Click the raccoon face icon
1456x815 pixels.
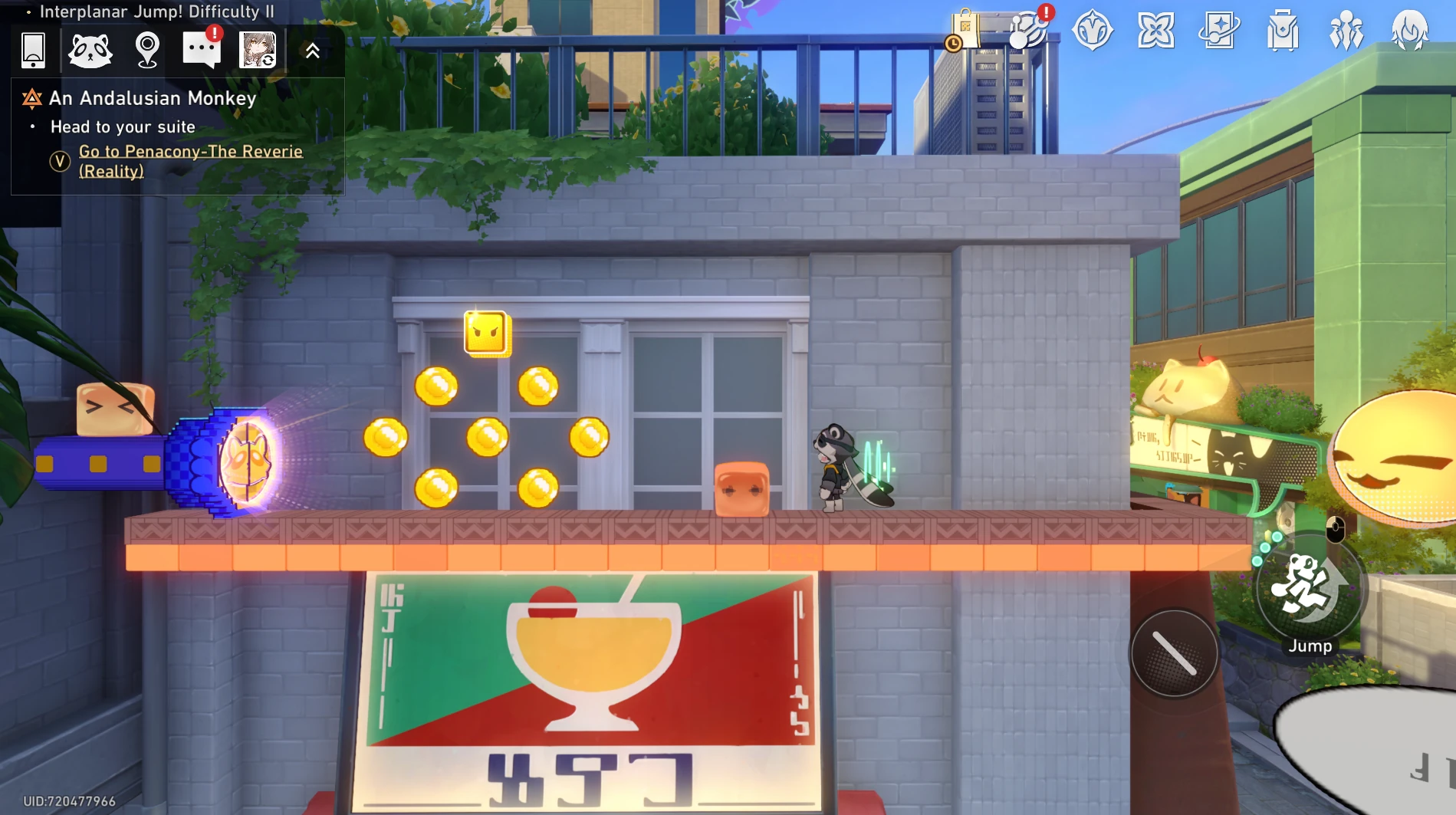pyautogui.click(x=90, y=51)
